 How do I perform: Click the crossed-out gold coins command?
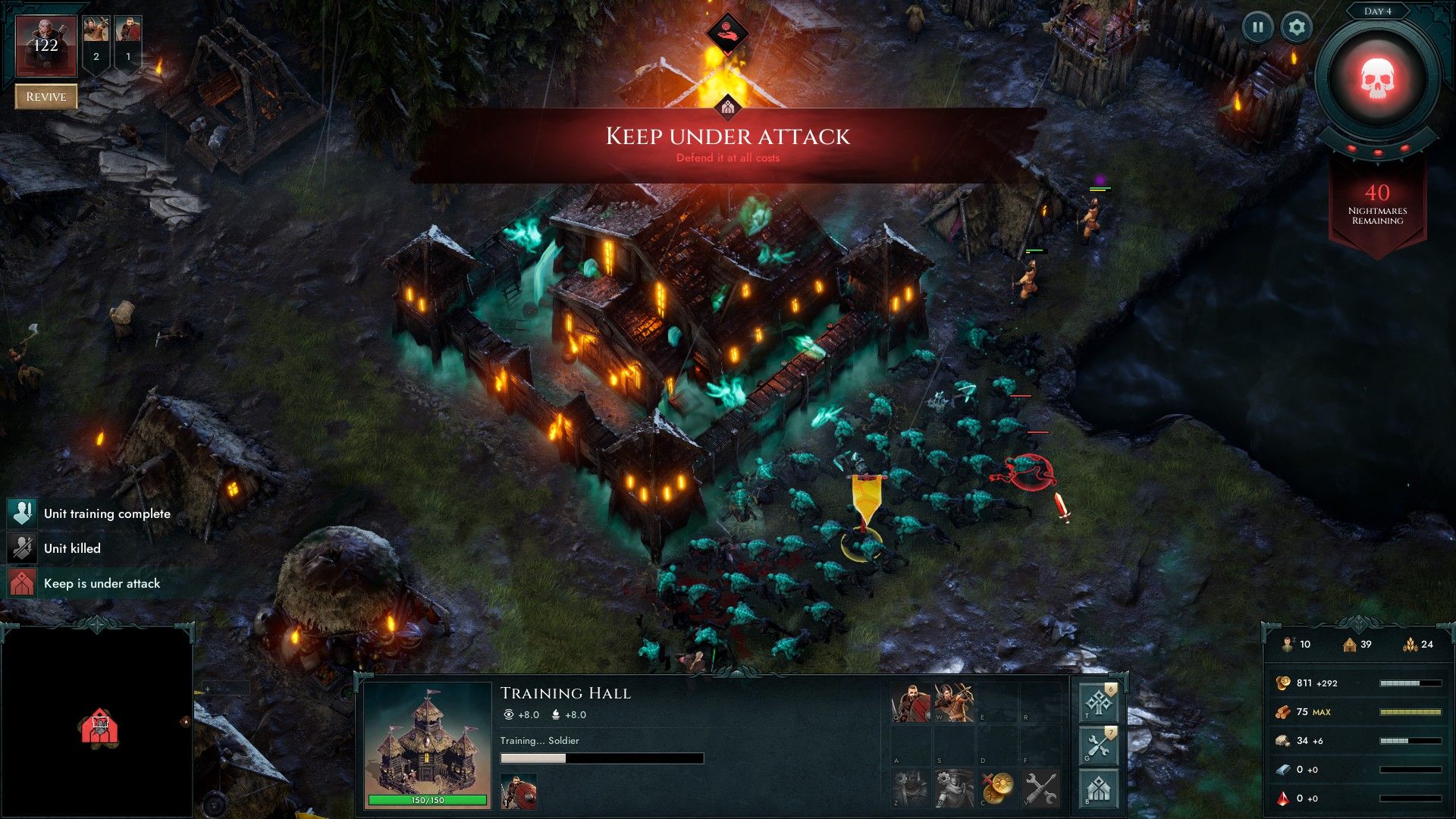coord(997,788)
